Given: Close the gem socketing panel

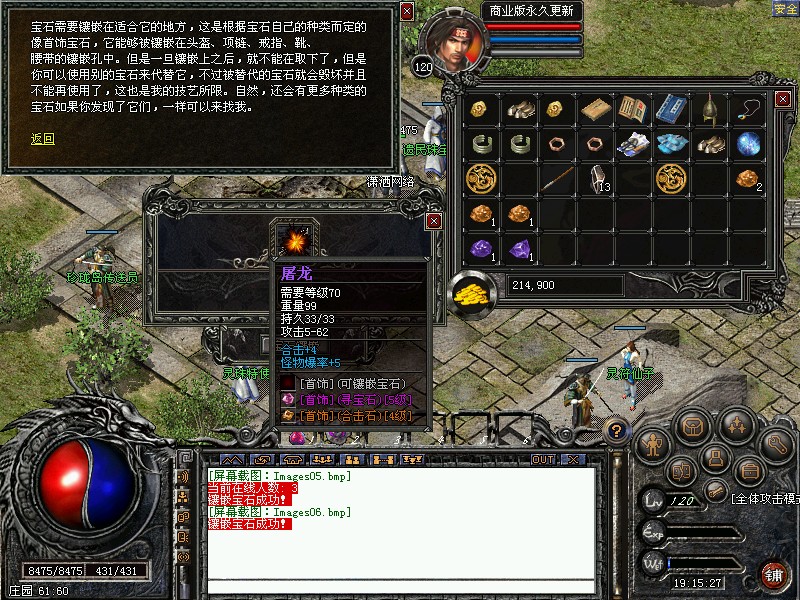Looking at the screenshot, I should pyautogui.click(x=433, y=220).
